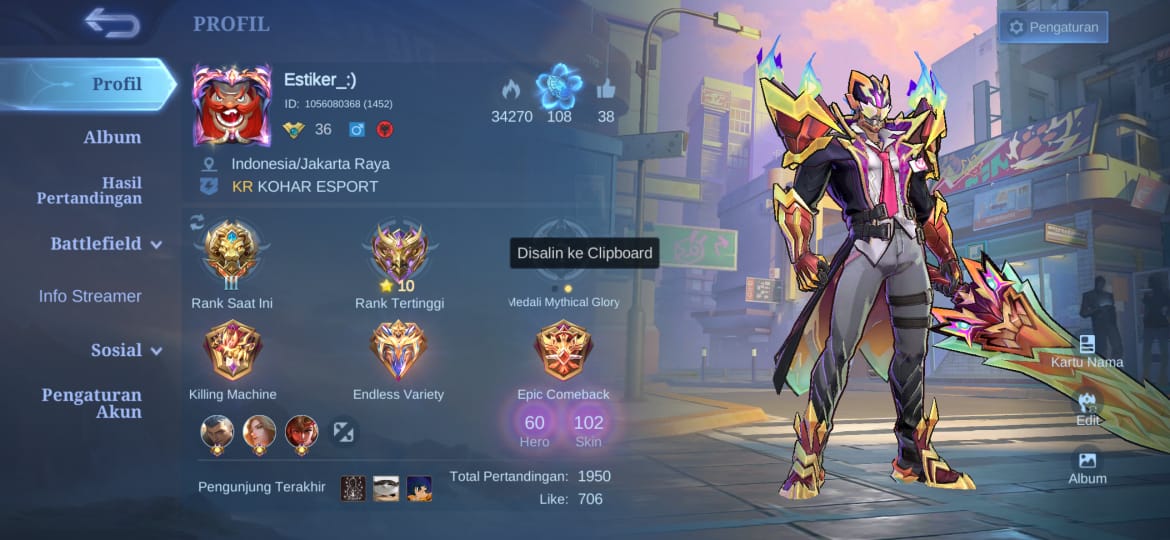Open the Album icon beside character
This screenshot has height=540, width=1170.
tap(1087, 466)
